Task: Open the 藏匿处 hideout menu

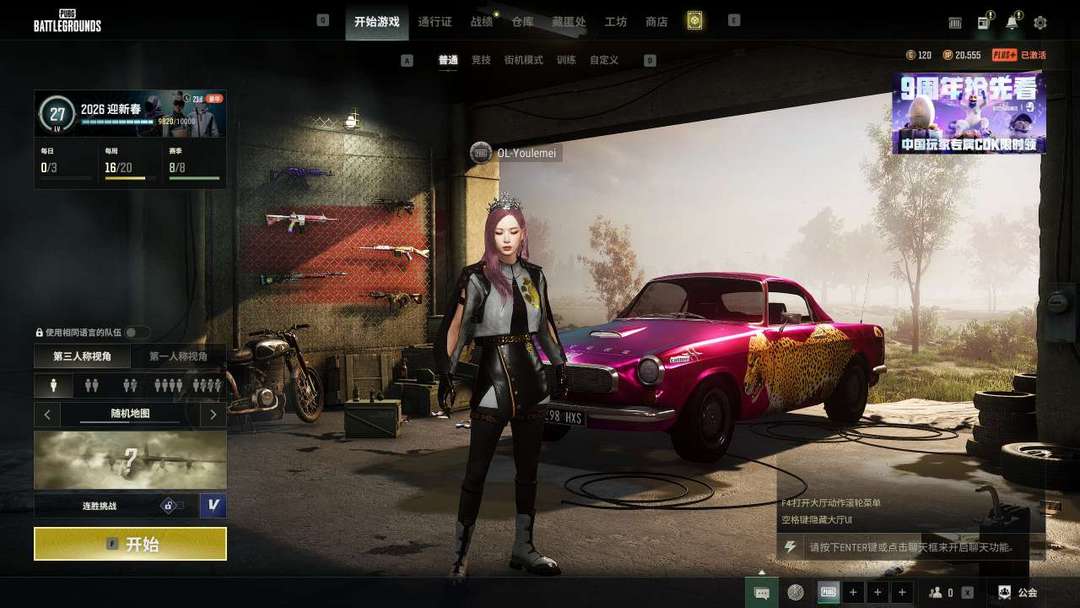Action: tap(568, 21)
